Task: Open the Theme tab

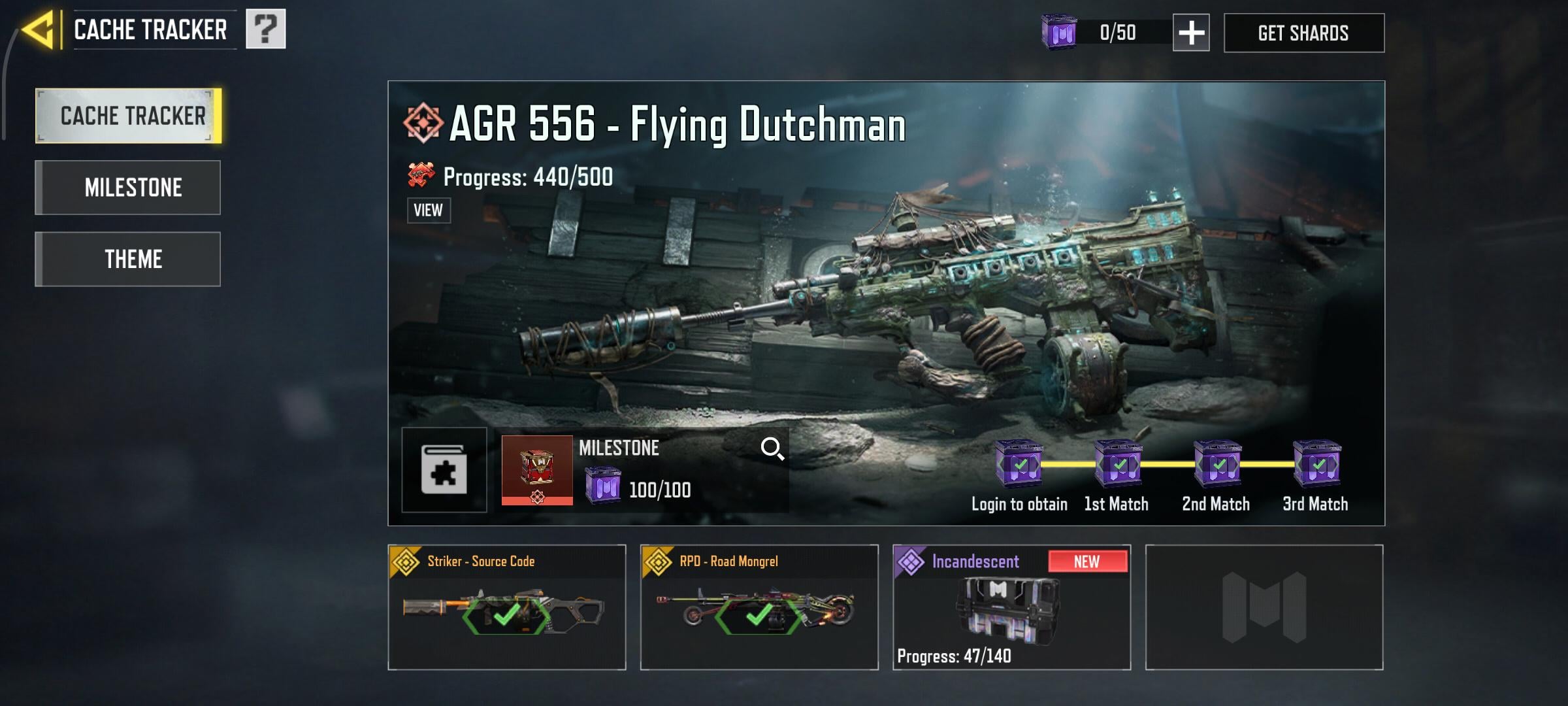Action: (129, 260)
